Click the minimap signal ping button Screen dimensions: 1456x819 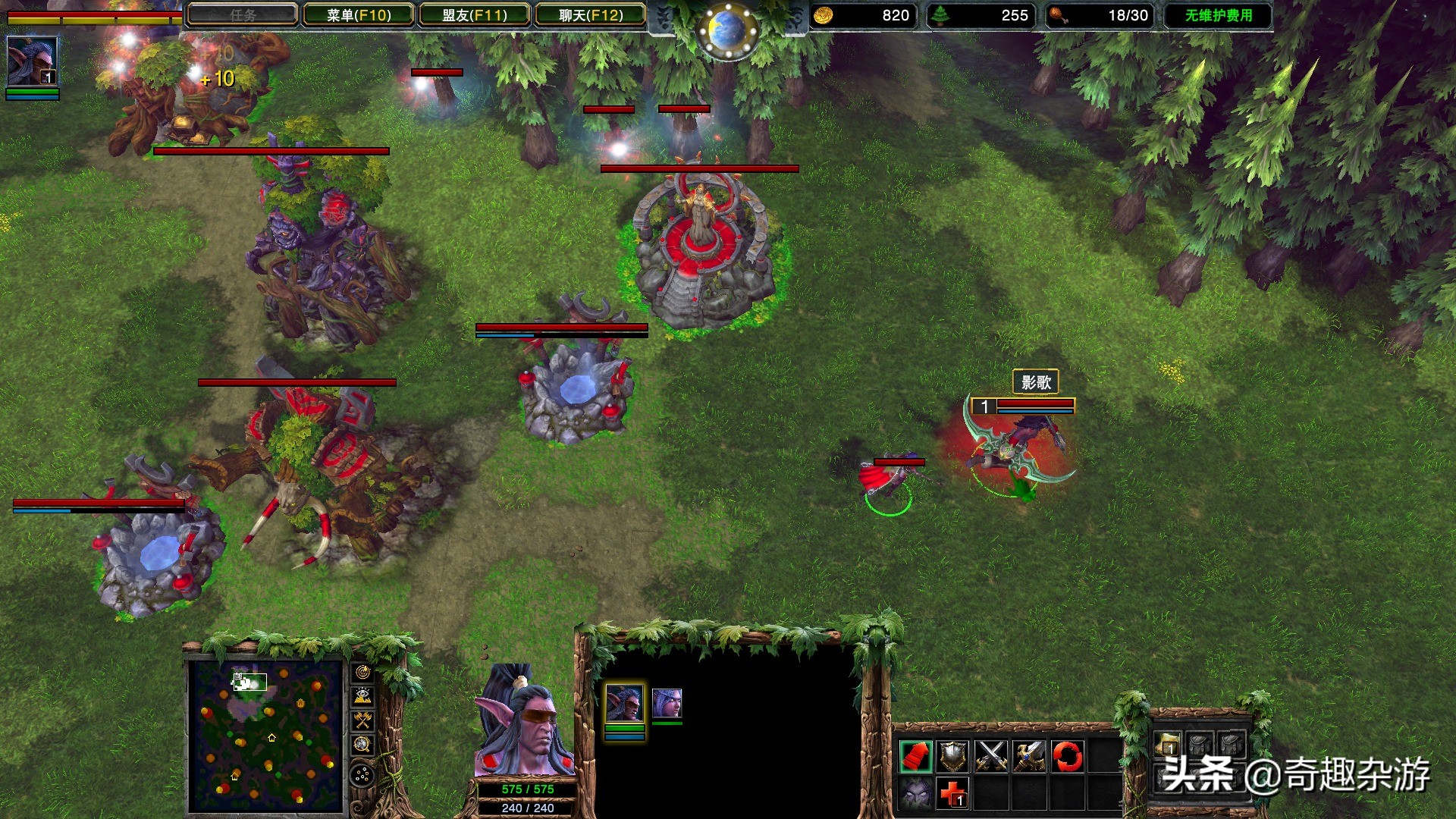click(x=362, y=673)
